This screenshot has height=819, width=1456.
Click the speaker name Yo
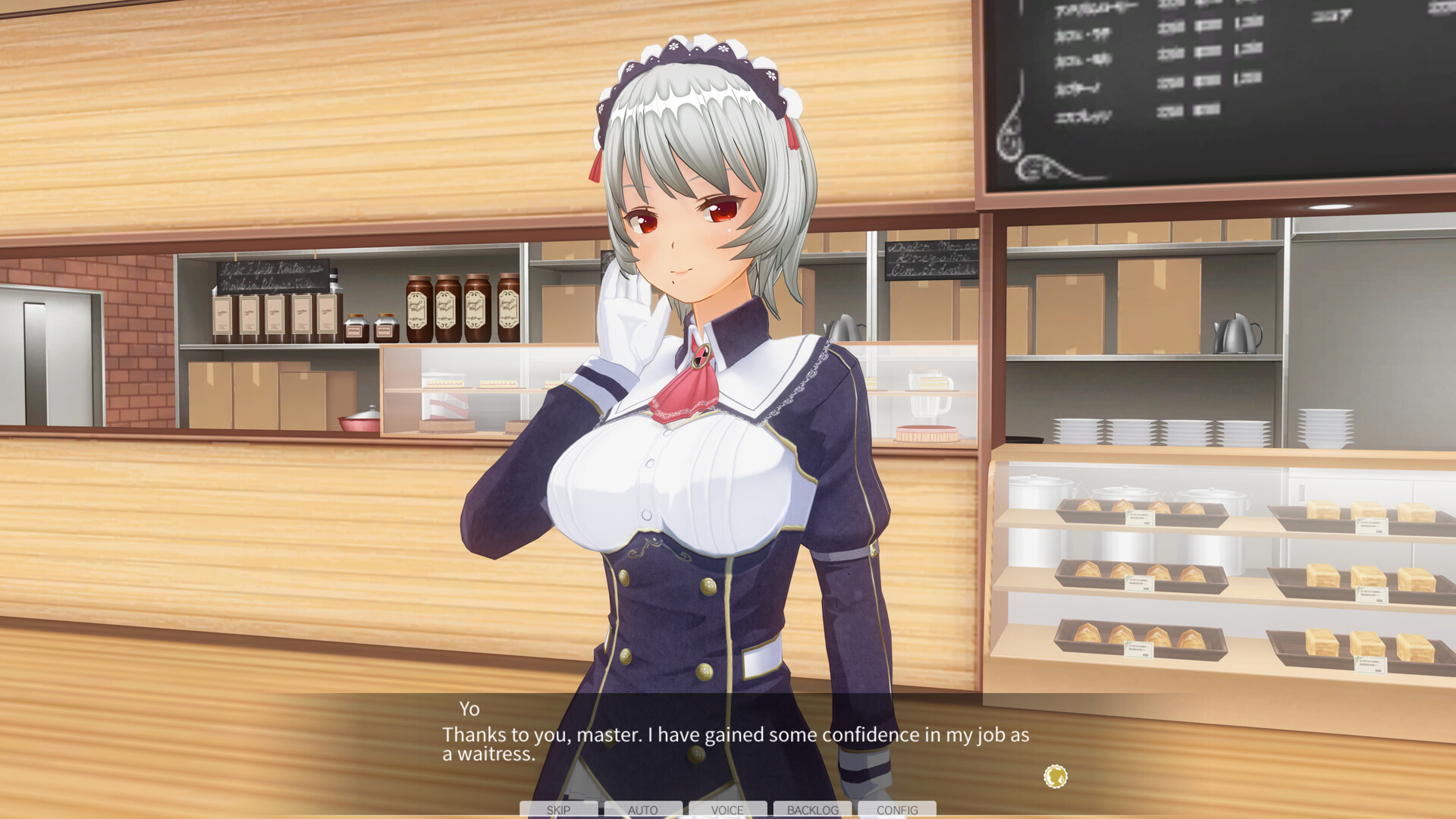tap(470, 709)
